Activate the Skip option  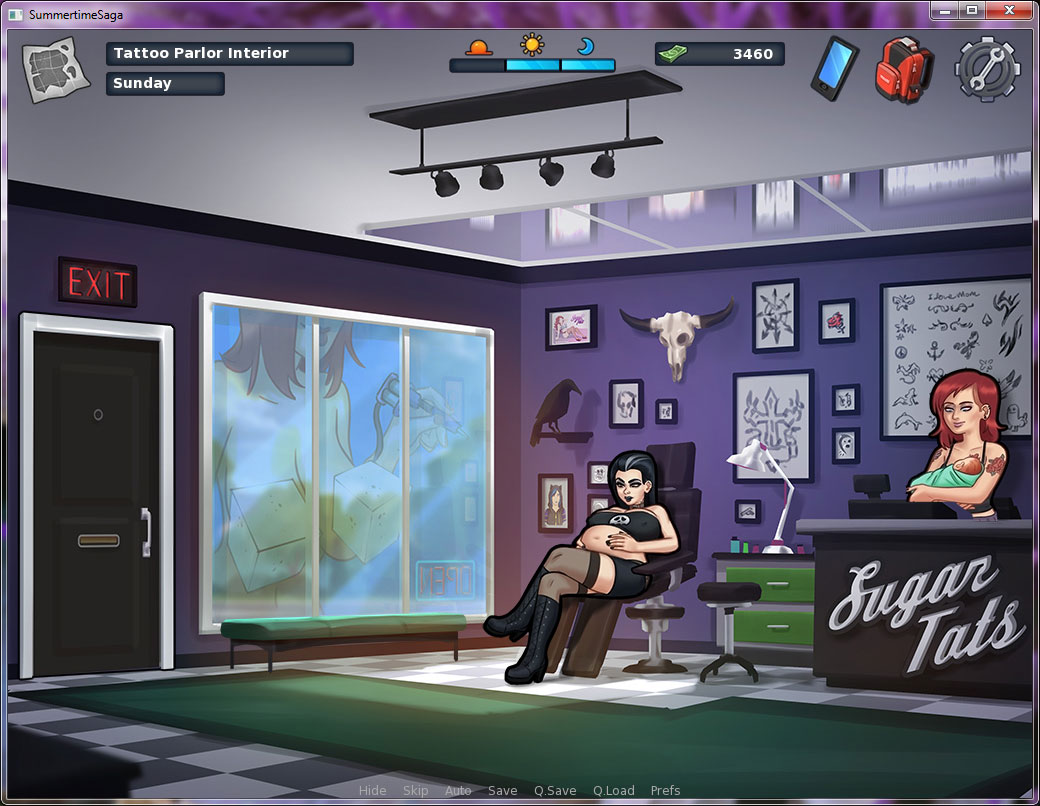tap(415, 791)
